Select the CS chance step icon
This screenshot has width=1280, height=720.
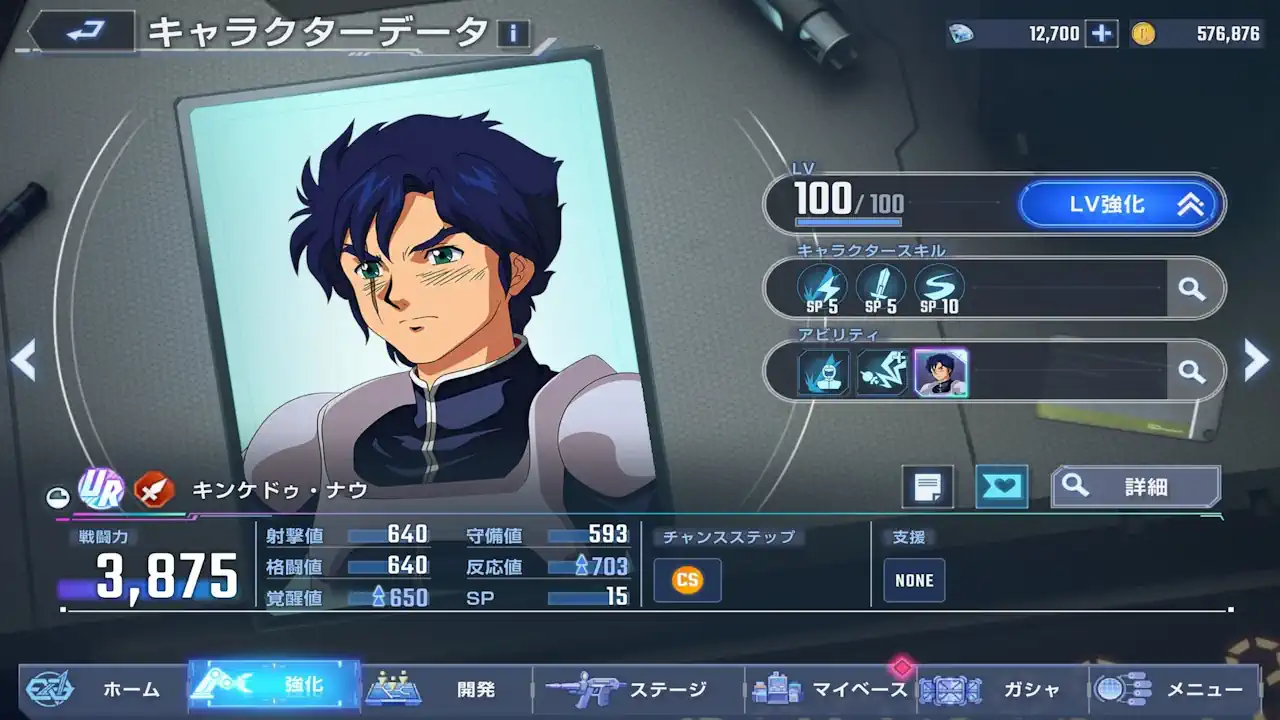click(x=687, y=580)
